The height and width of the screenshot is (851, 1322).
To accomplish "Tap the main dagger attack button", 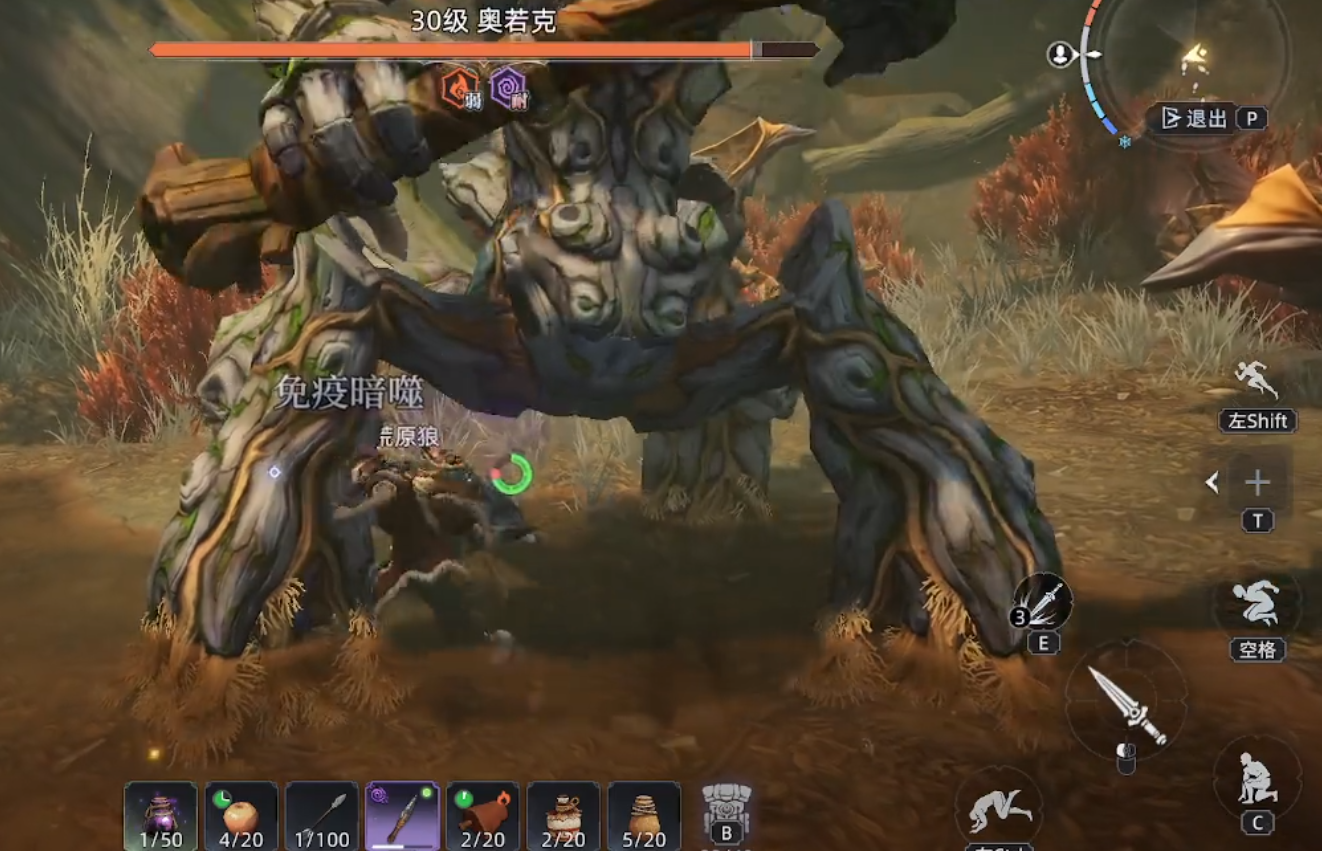I will 1127,704.
